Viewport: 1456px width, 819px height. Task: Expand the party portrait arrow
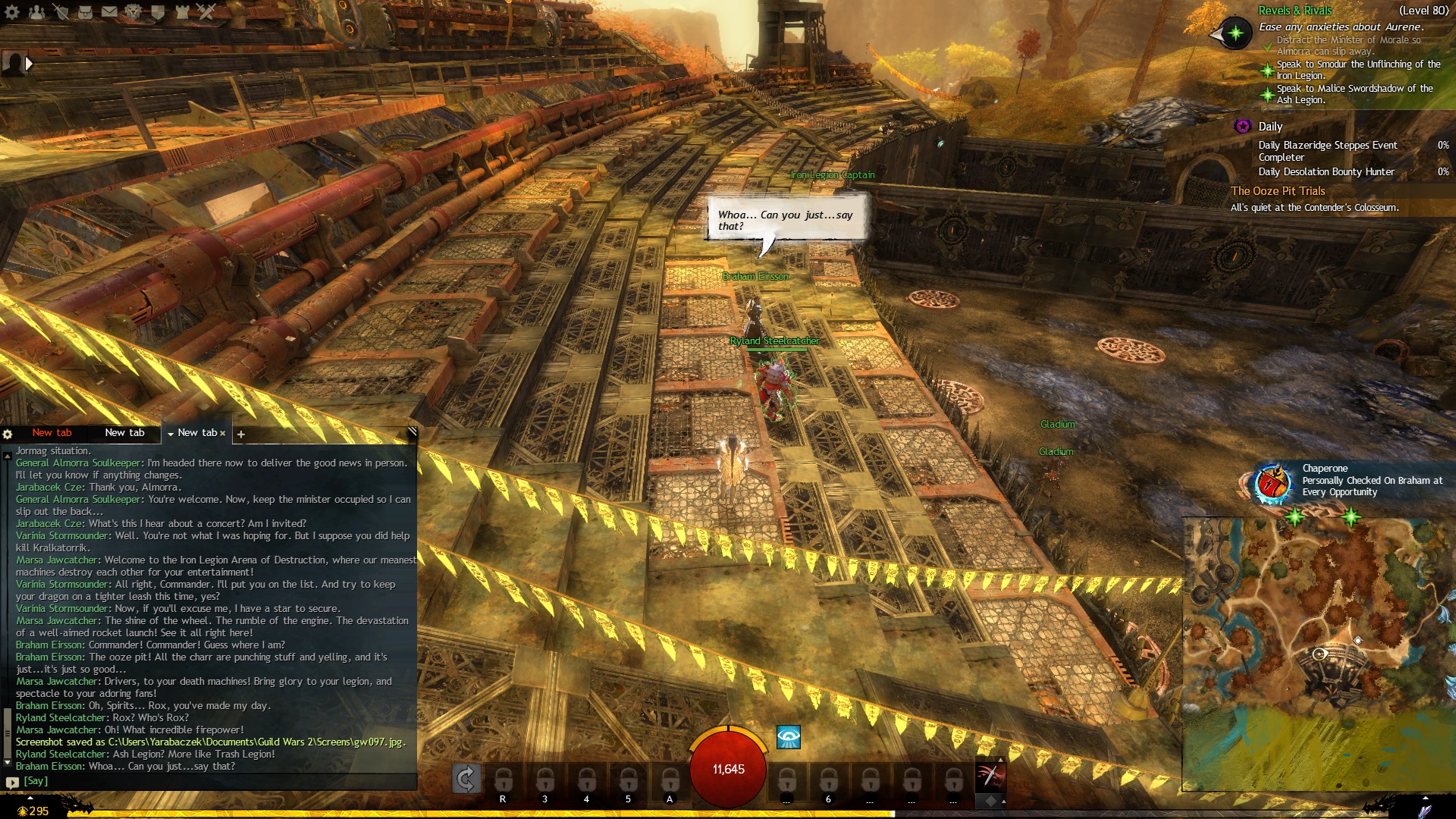(29, 64)
